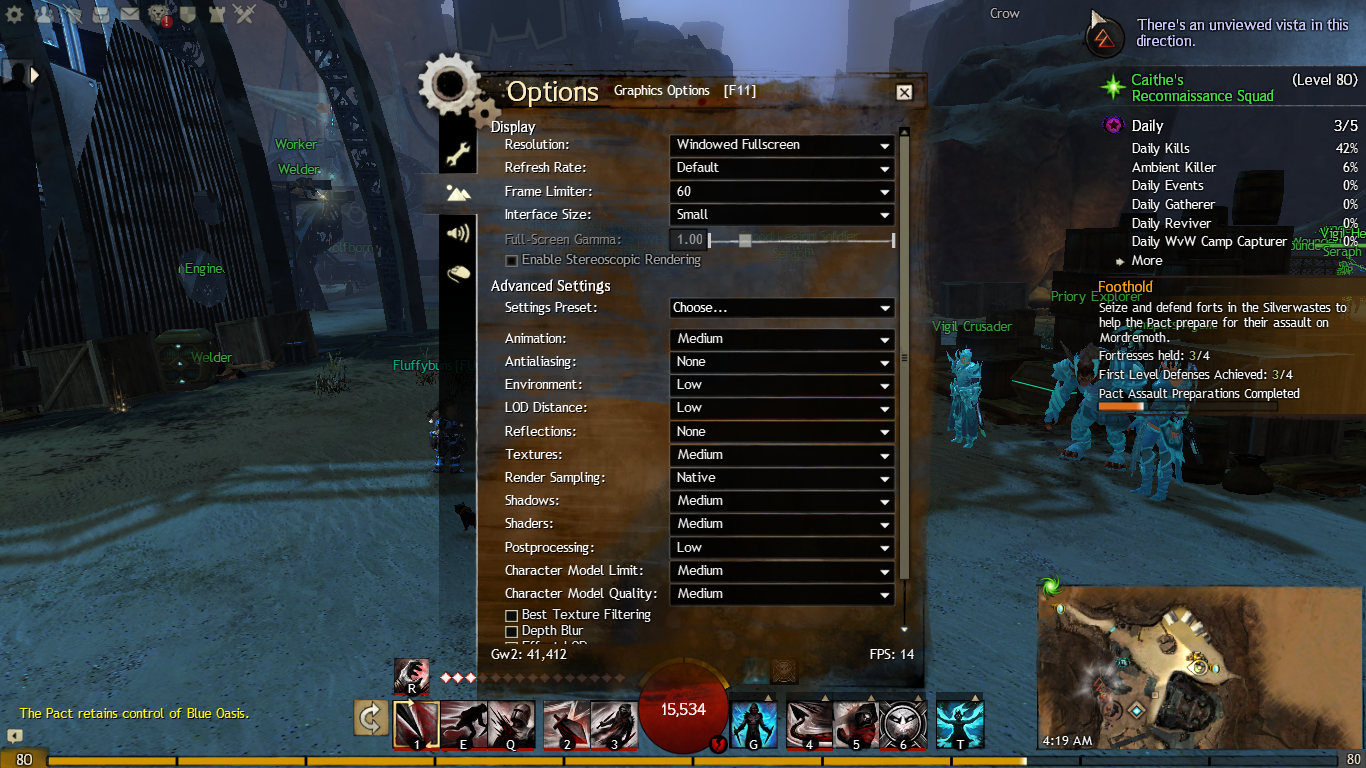
Task: Switch to the wrench General Options tab
Action: coord(458,155)
